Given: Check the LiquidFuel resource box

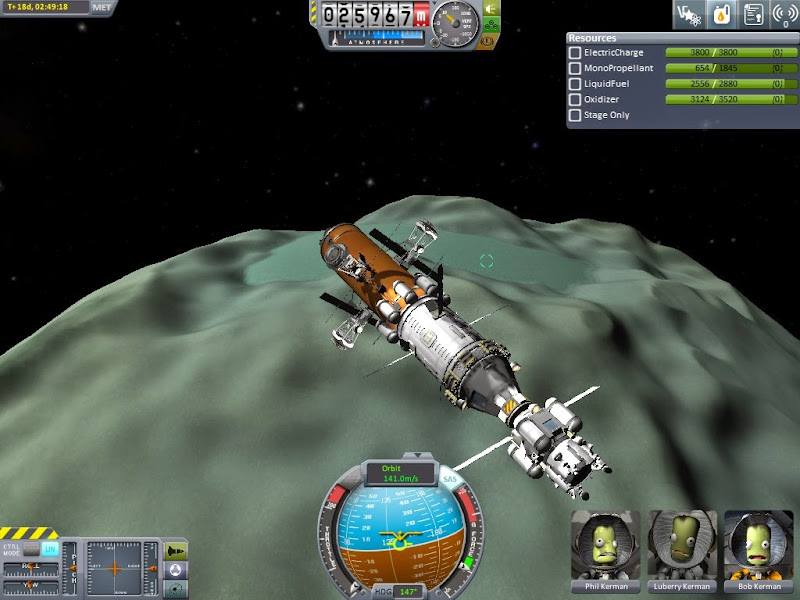Looking at the screenshot, I should (x=574, y=84).
